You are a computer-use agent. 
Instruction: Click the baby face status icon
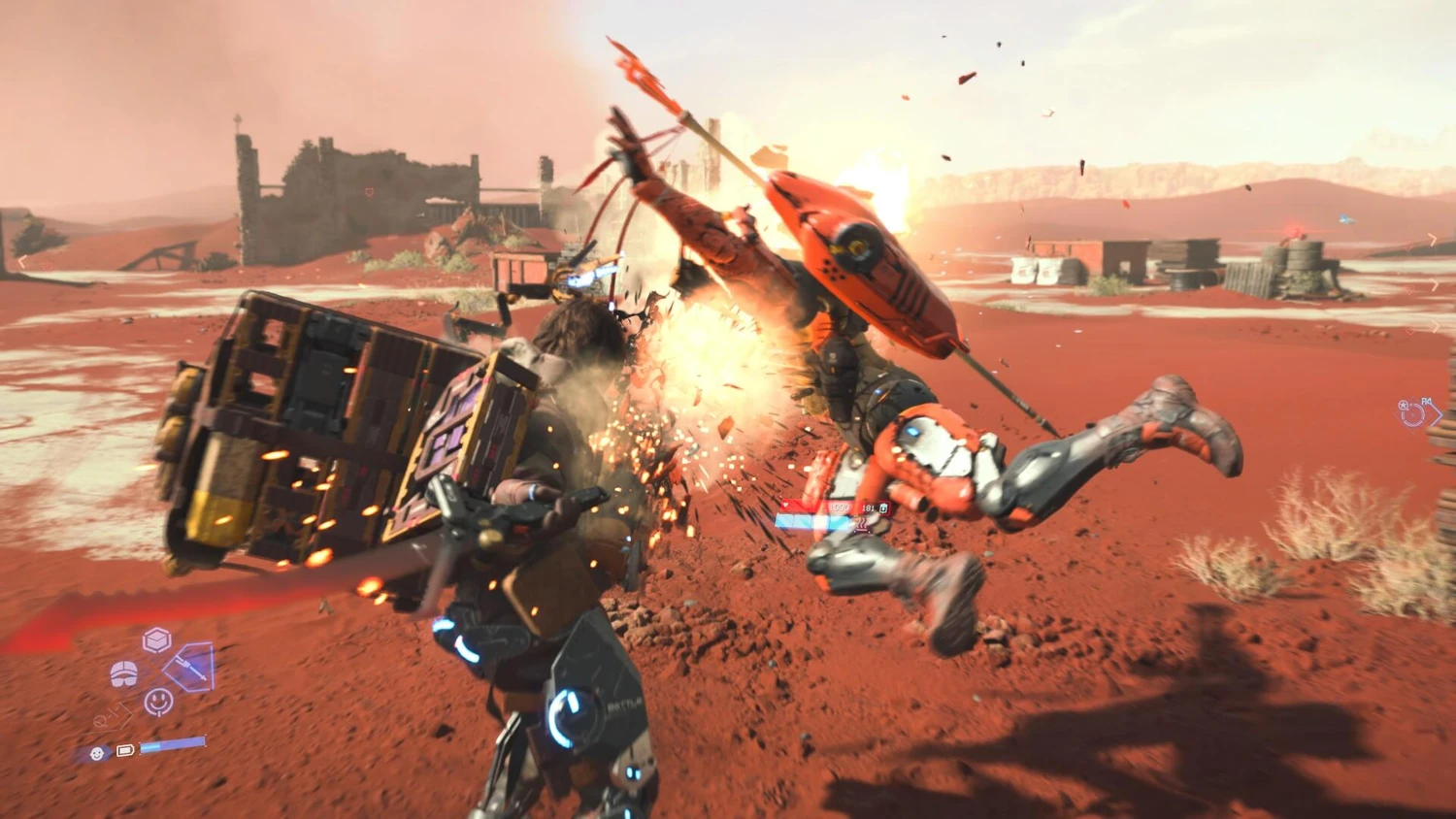97,753
